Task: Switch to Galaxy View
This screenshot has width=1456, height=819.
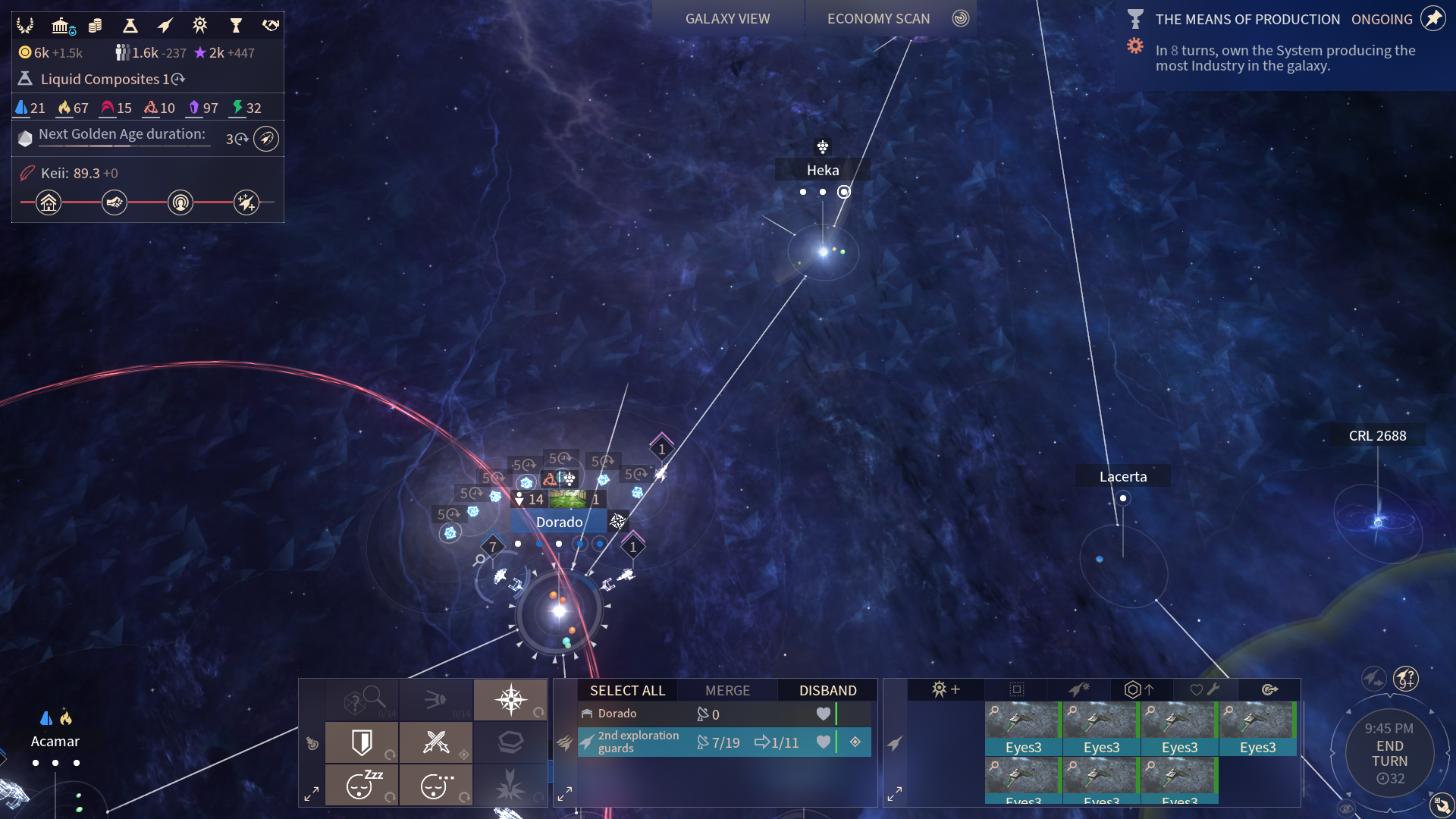Action: (x=727, y=19)
